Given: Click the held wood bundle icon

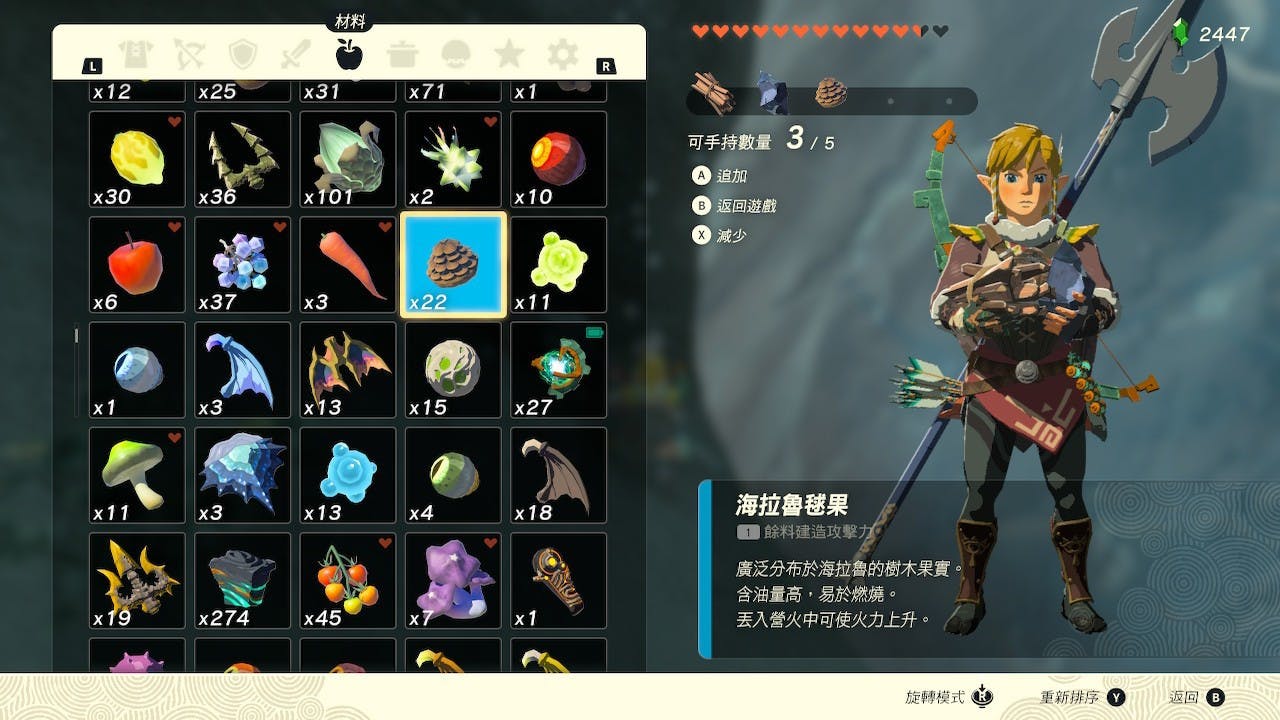Looking at the screenshot, I should point(714,94).
